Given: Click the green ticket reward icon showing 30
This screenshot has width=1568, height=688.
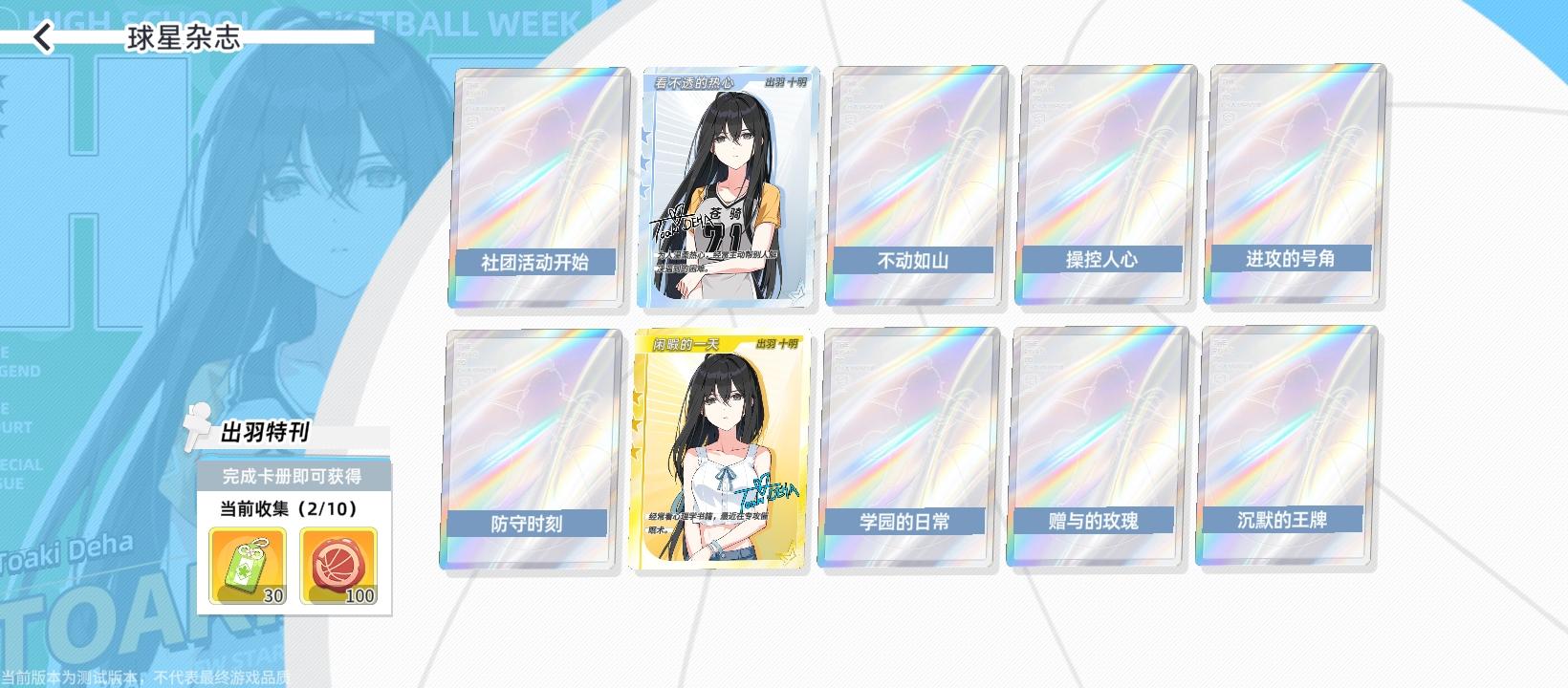Looking at the screenshot, I should [247, 567].
